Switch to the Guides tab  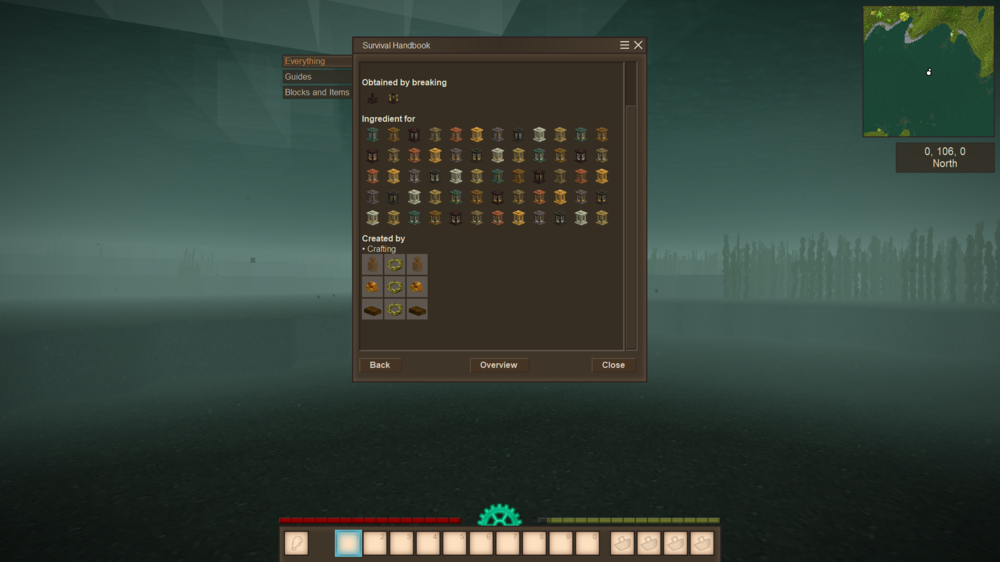tap(317, 77)
